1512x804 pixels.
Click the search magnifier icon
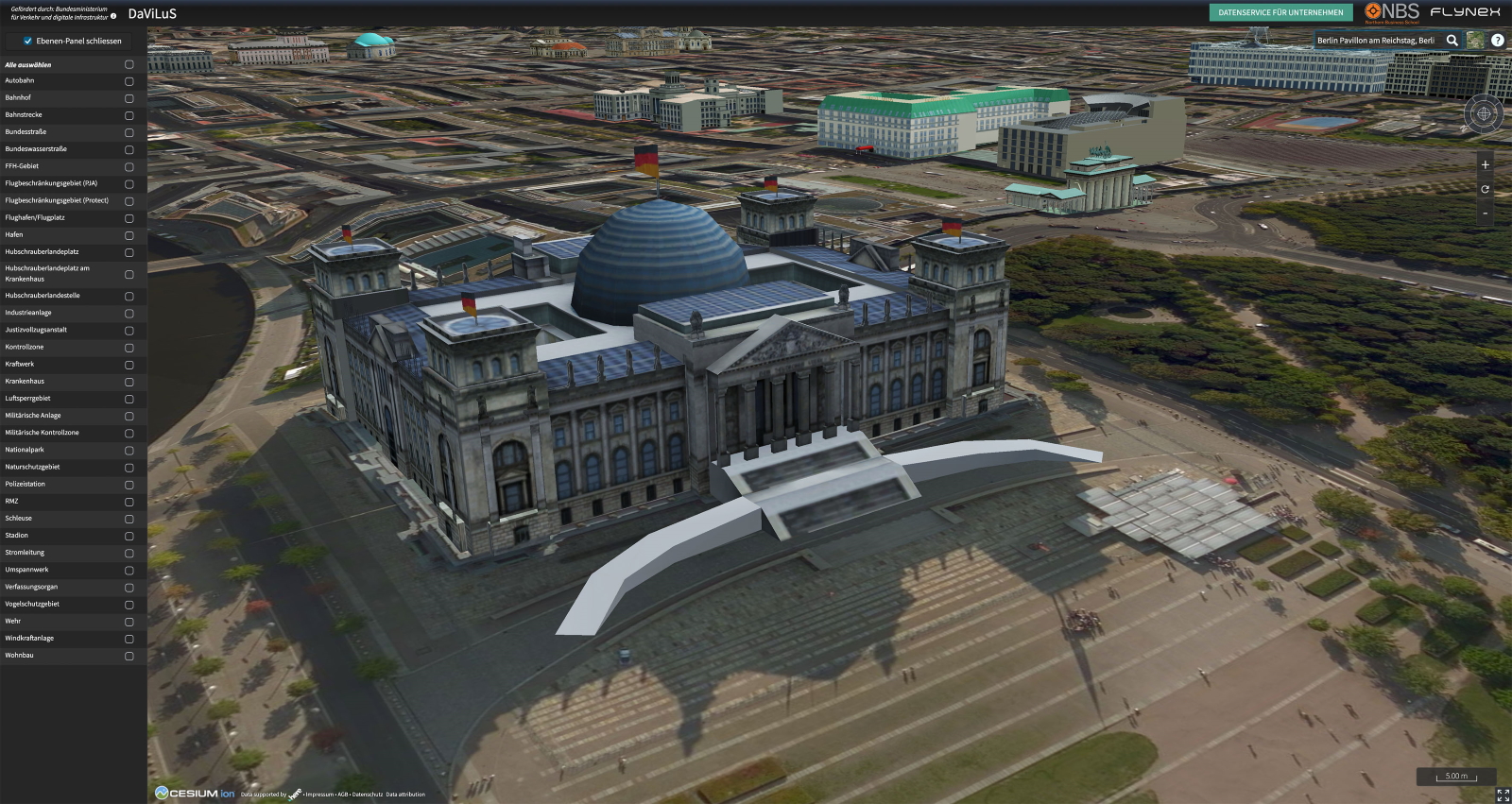[1452, 41]
